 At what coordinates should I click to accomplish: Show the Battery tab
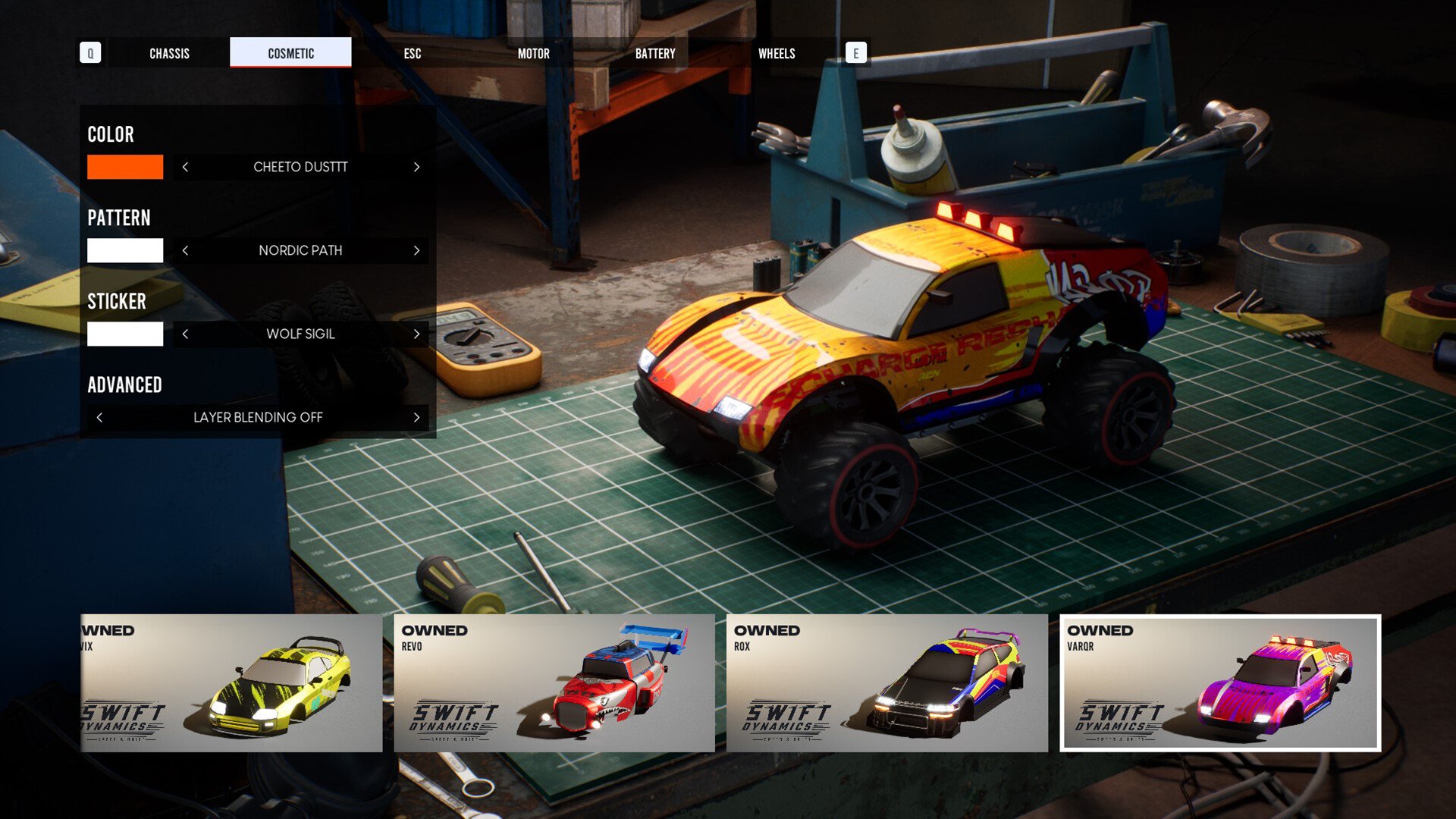coord(654,53)
